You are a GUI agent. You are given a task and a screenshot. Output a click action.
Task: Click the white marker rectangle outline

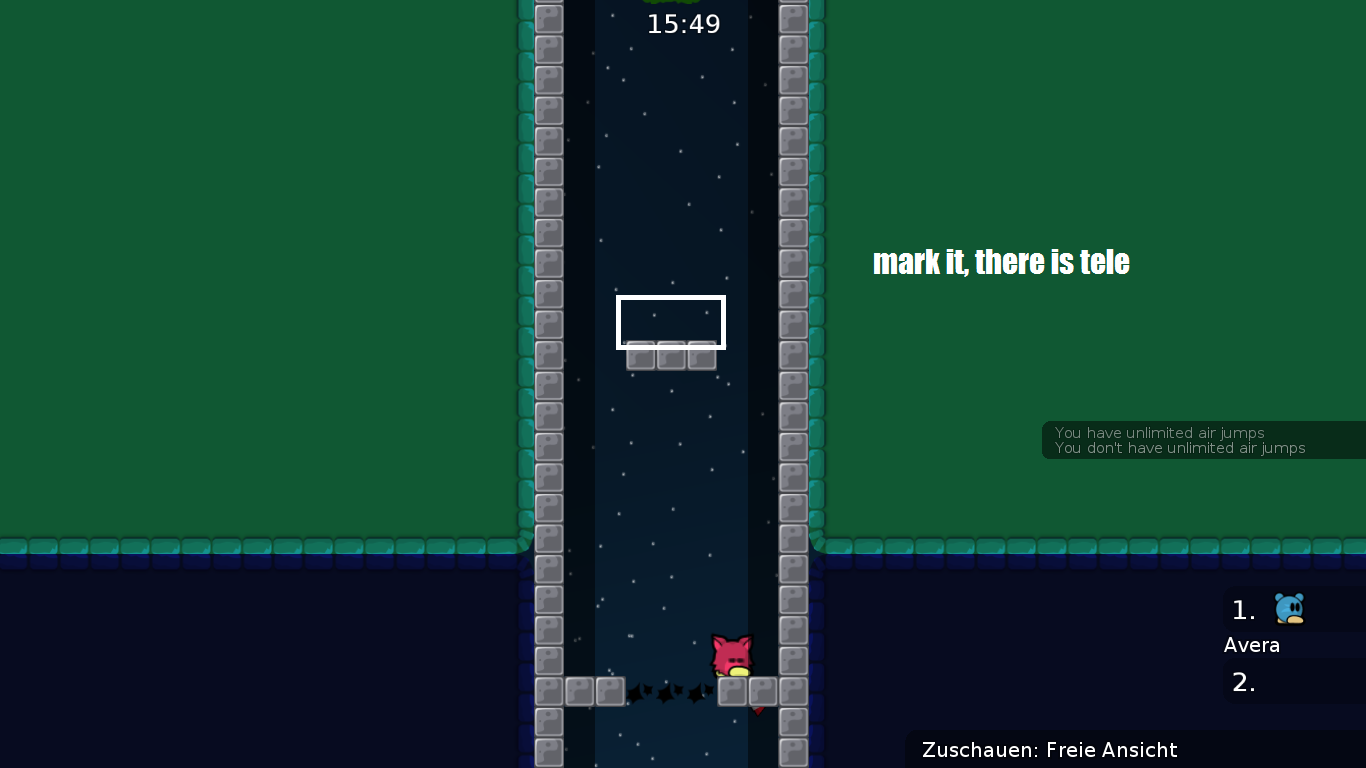pos(670,321)
